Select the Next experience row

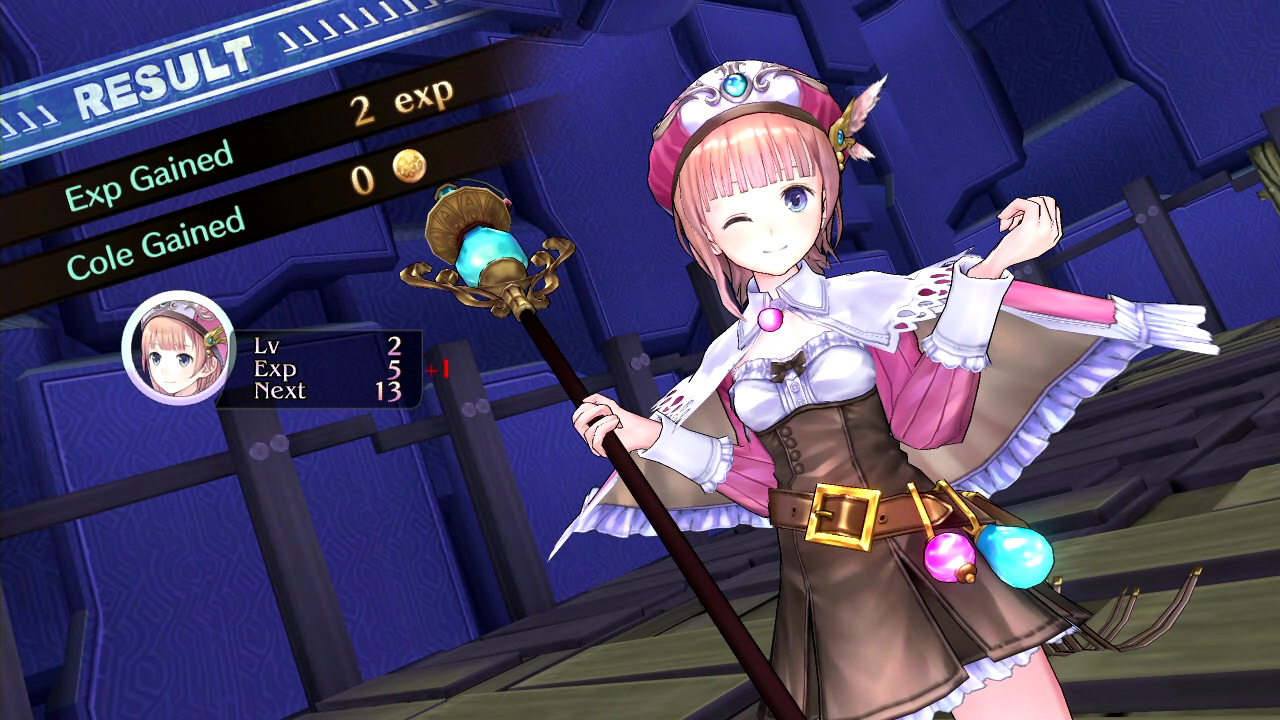[280, 392]
